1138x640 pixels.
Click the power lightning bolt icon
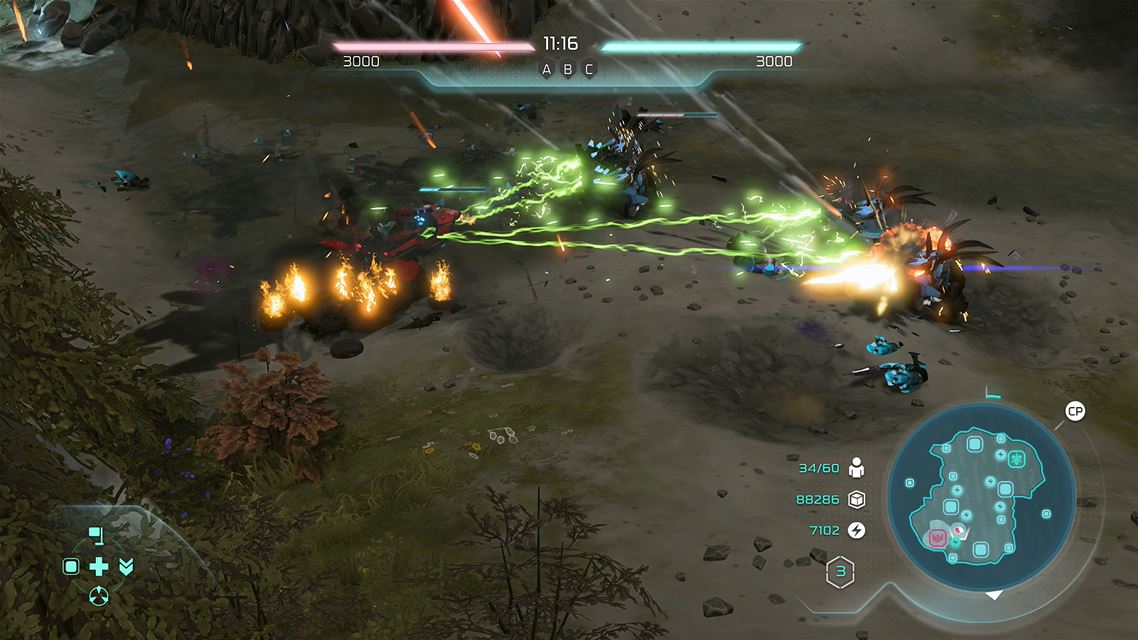pos(856,530)
